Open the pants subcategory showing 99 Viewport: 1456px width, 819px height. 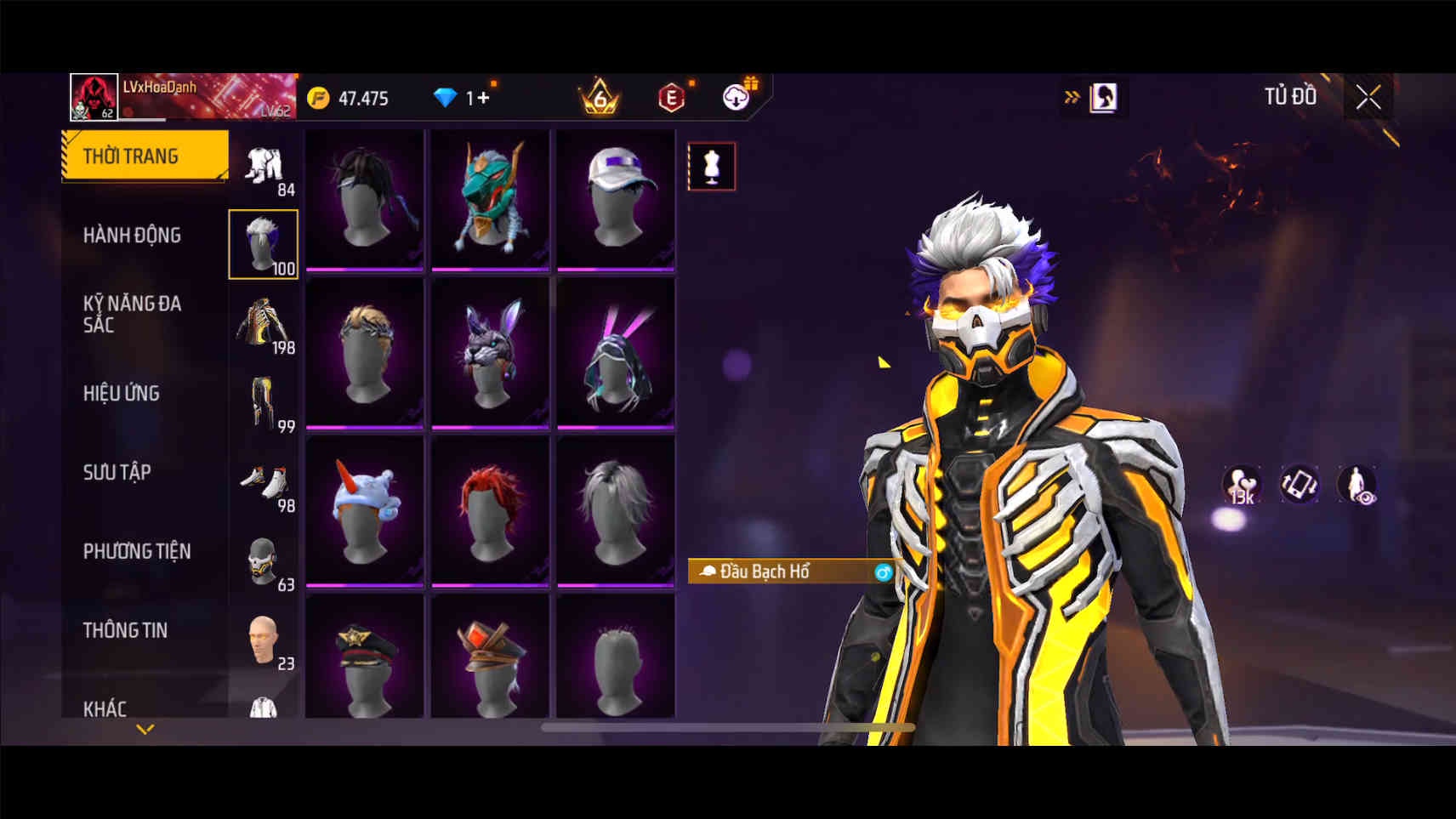point(264,402)
